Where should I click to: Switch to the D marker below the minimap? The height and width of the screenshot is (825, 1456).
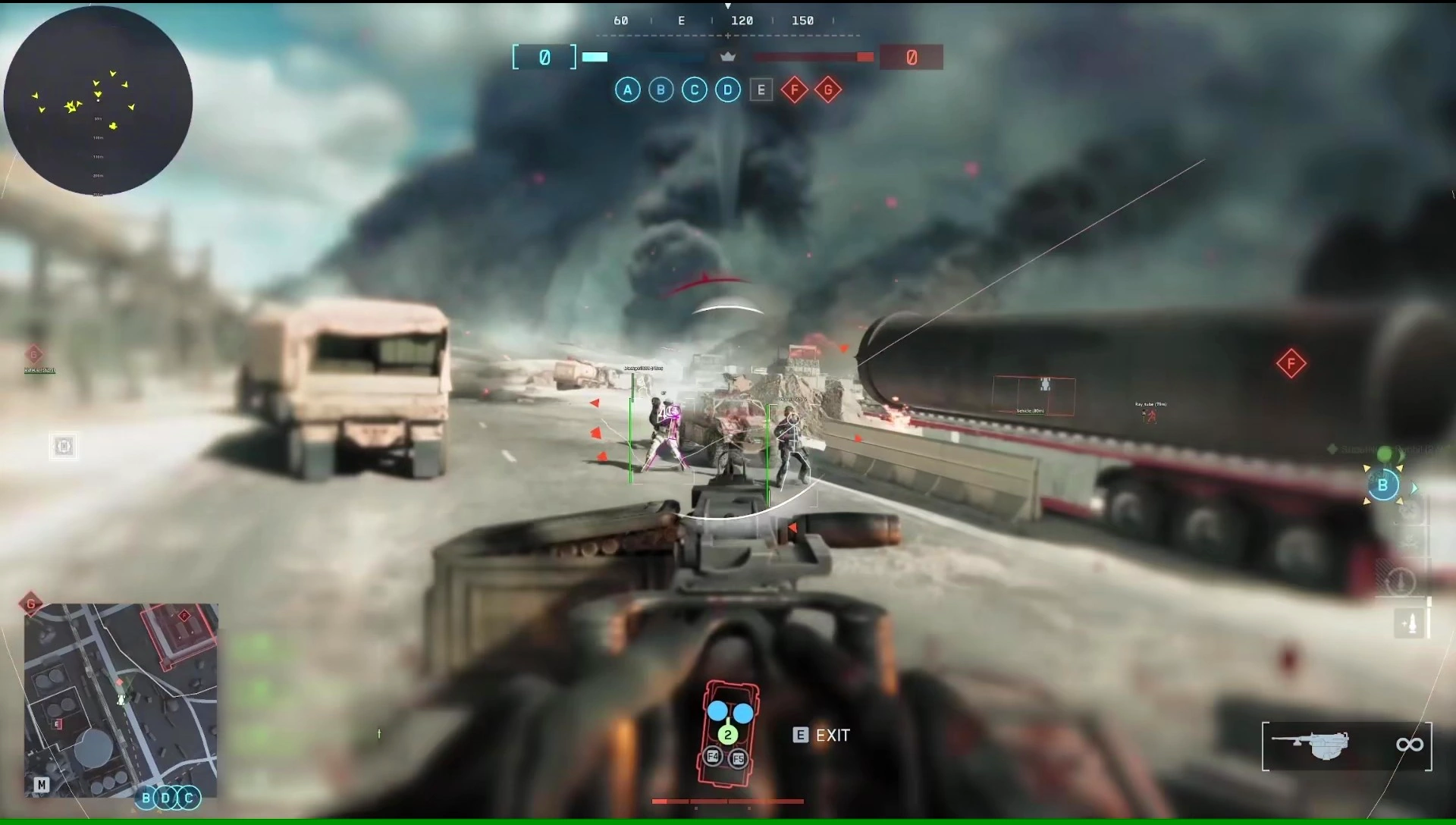click(165, 798)
